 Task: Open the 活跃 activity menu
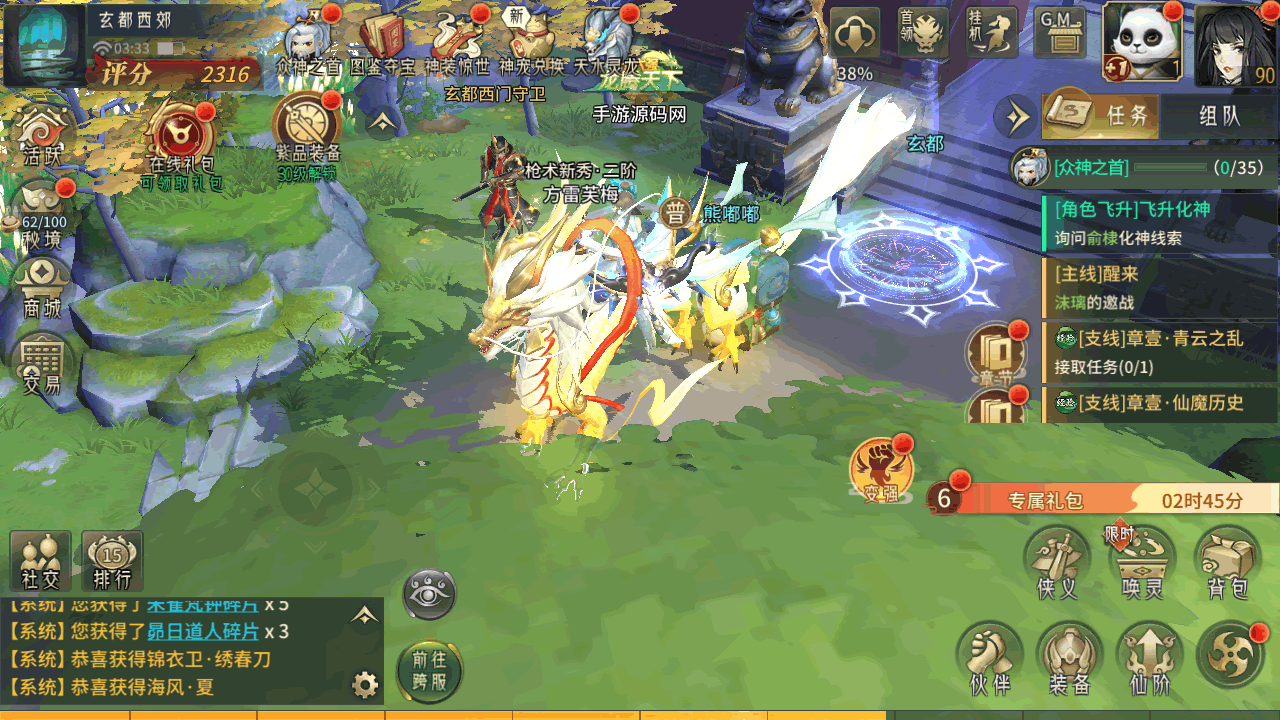(43, 135)
